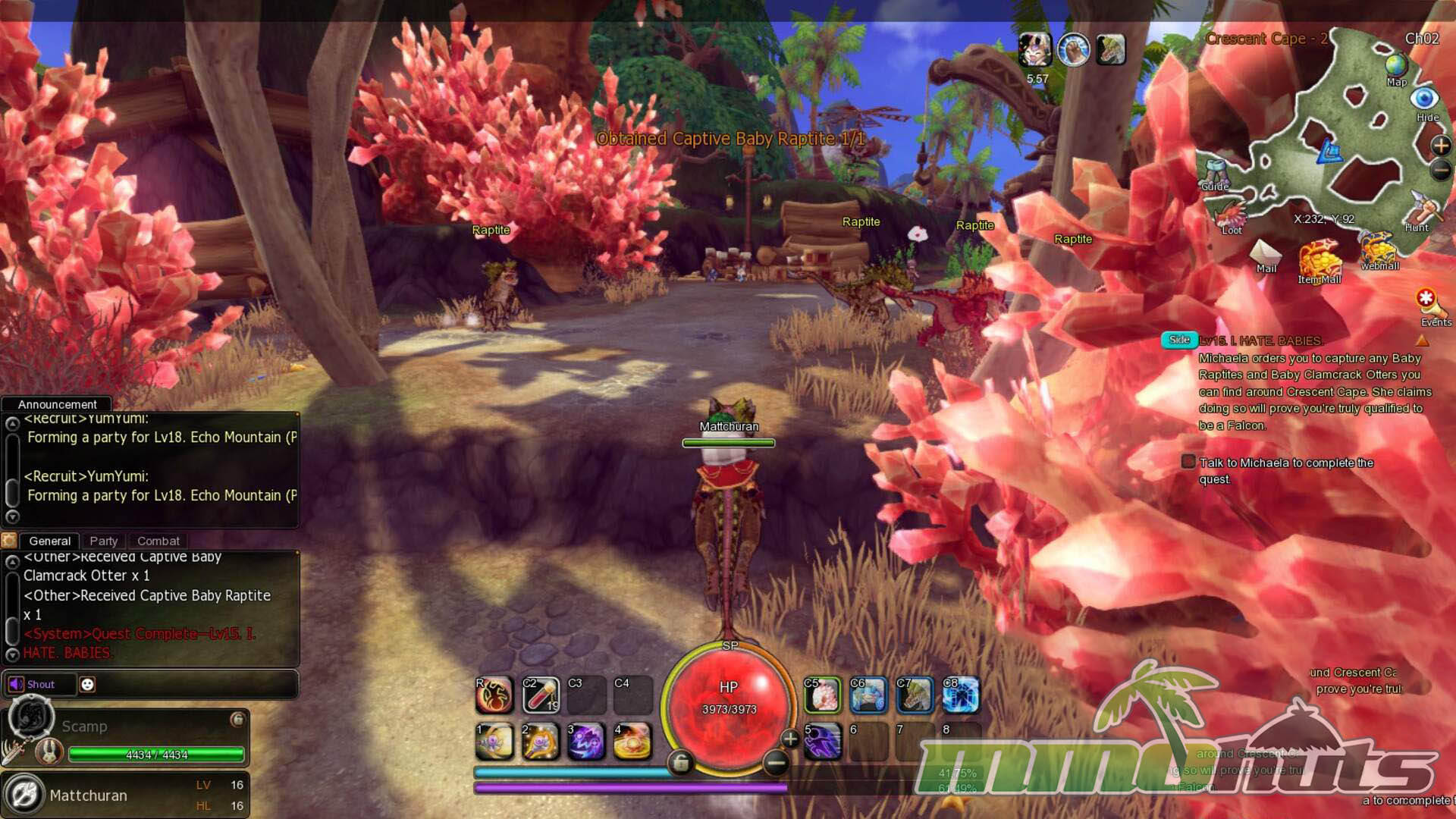Open the Loot settings icon
The width and height of the screenshot is (1456, 819).
1231,217
